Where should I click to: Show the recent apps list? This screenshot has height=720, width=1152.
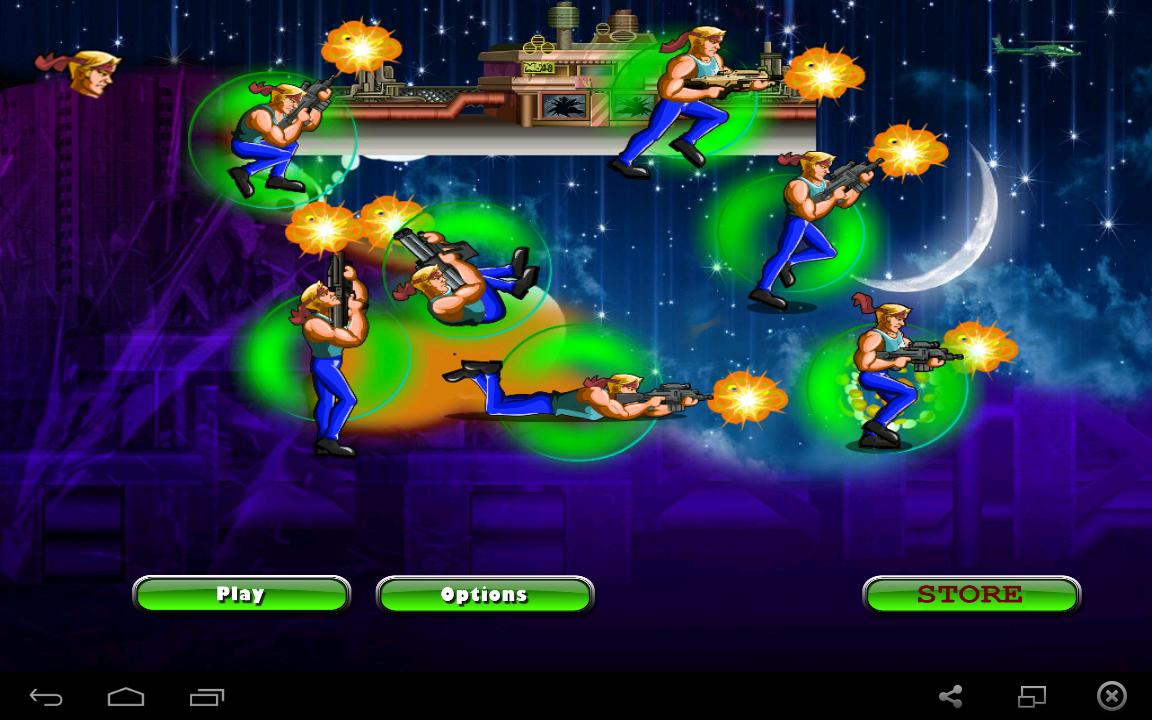click(x=207, y=697)
